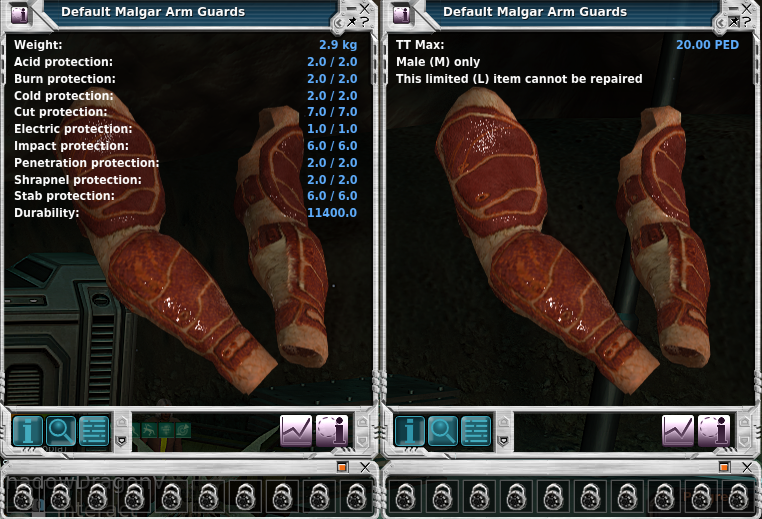Show the market chart in TT Max window
This screenshot has width=762, height=519.
pos(678,431)
